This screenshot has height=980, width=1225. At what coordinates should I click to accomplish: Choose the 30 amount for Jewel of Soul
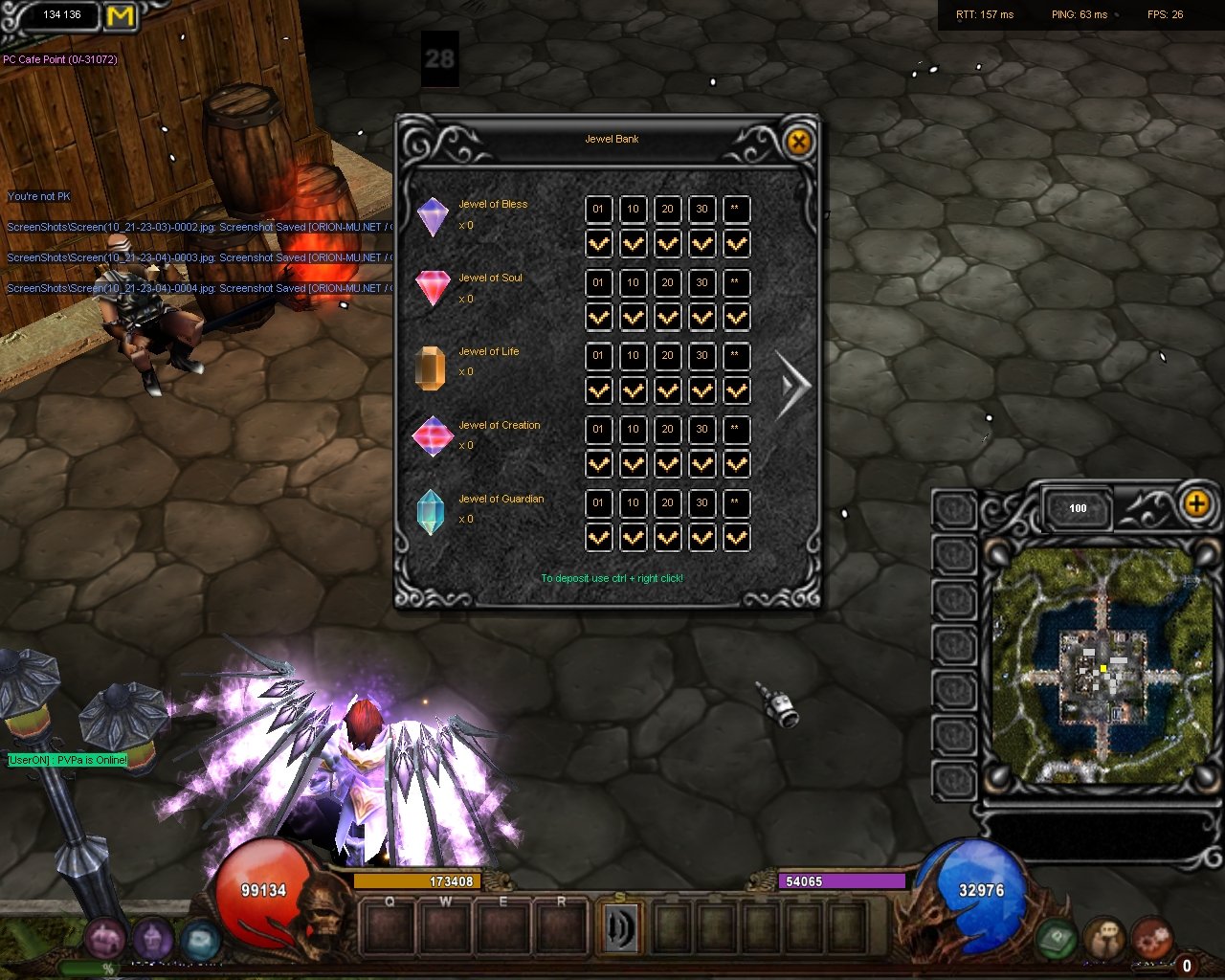[702, 283]
